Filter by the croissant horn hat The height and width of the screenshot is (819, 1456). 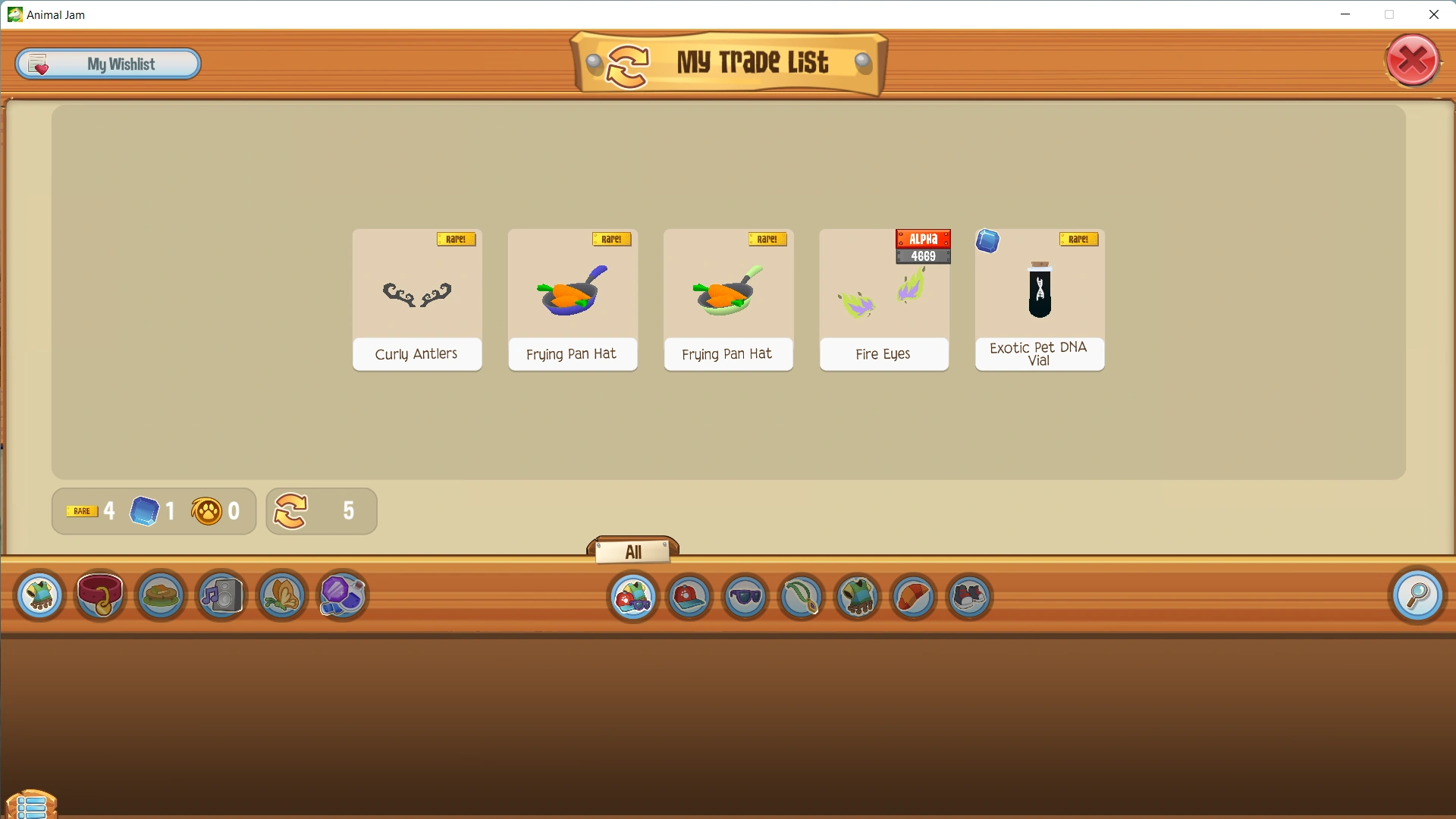(x=913, y=597)
